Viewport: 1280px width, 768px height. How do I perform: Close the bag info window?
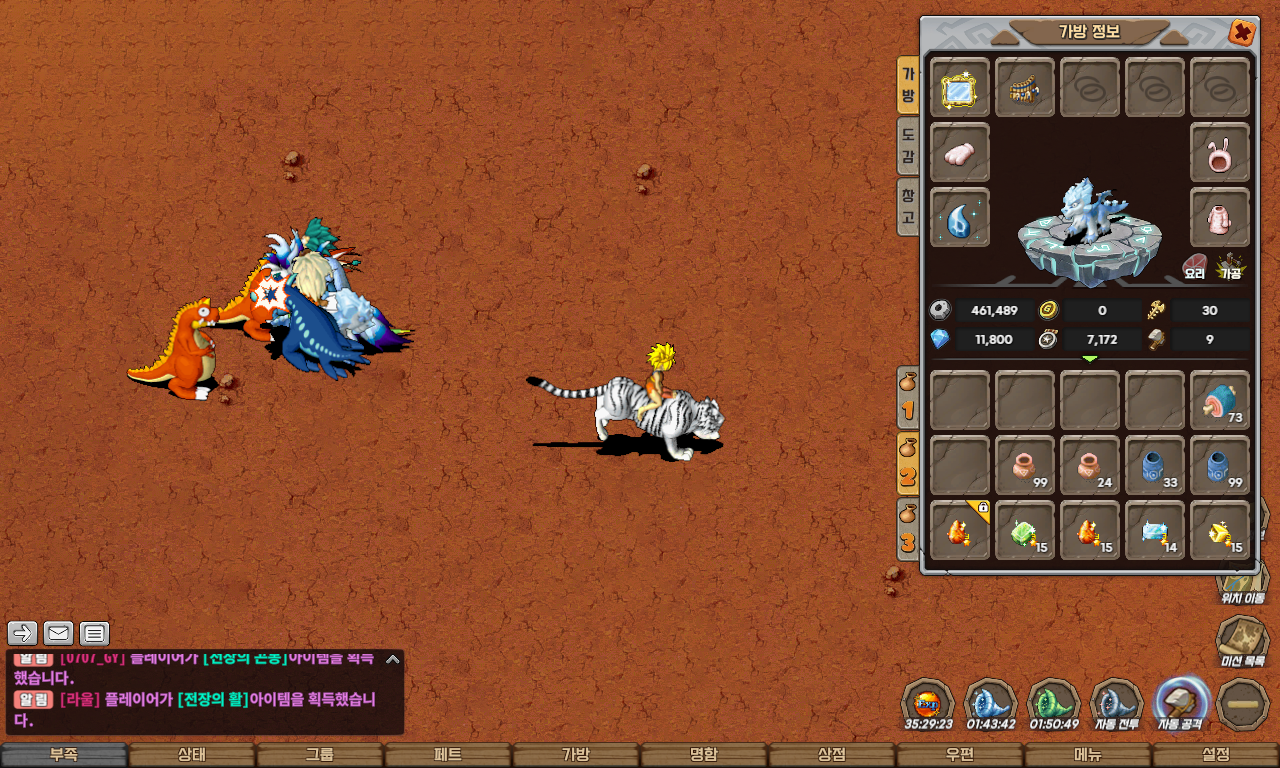[1242, 33]
